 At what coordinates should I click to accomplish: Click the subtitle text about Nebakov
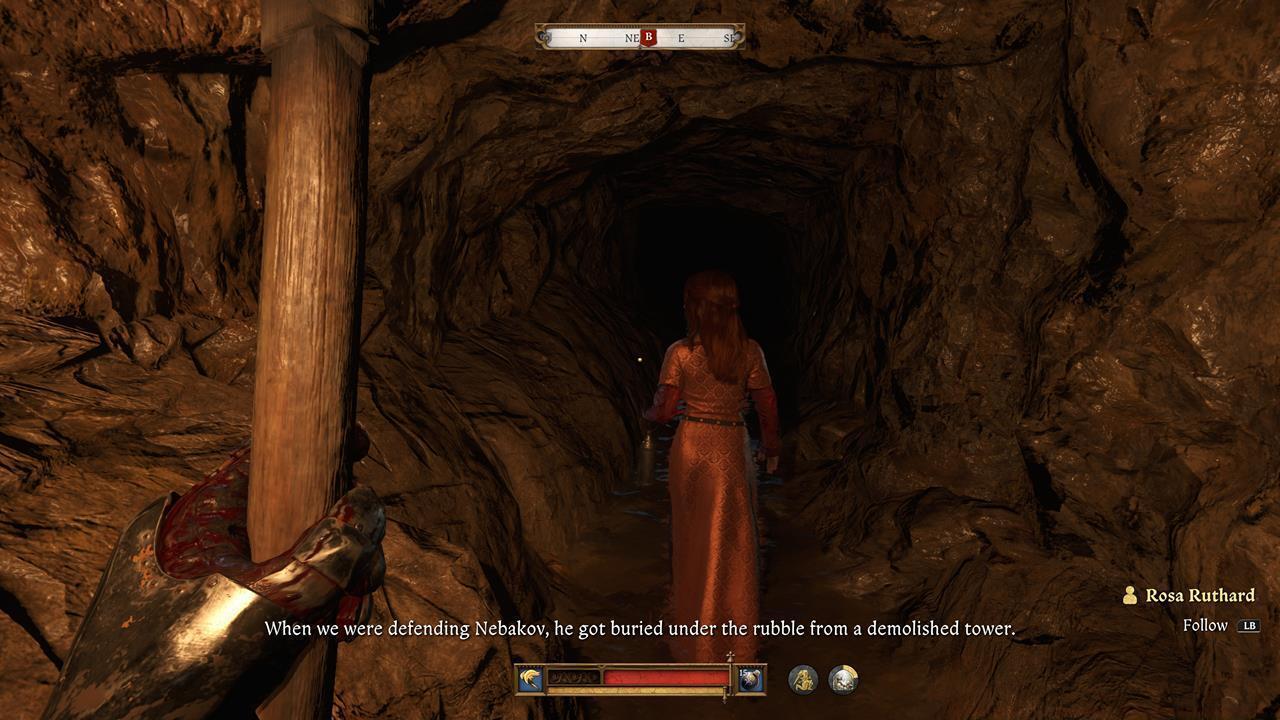click(640, 629)
